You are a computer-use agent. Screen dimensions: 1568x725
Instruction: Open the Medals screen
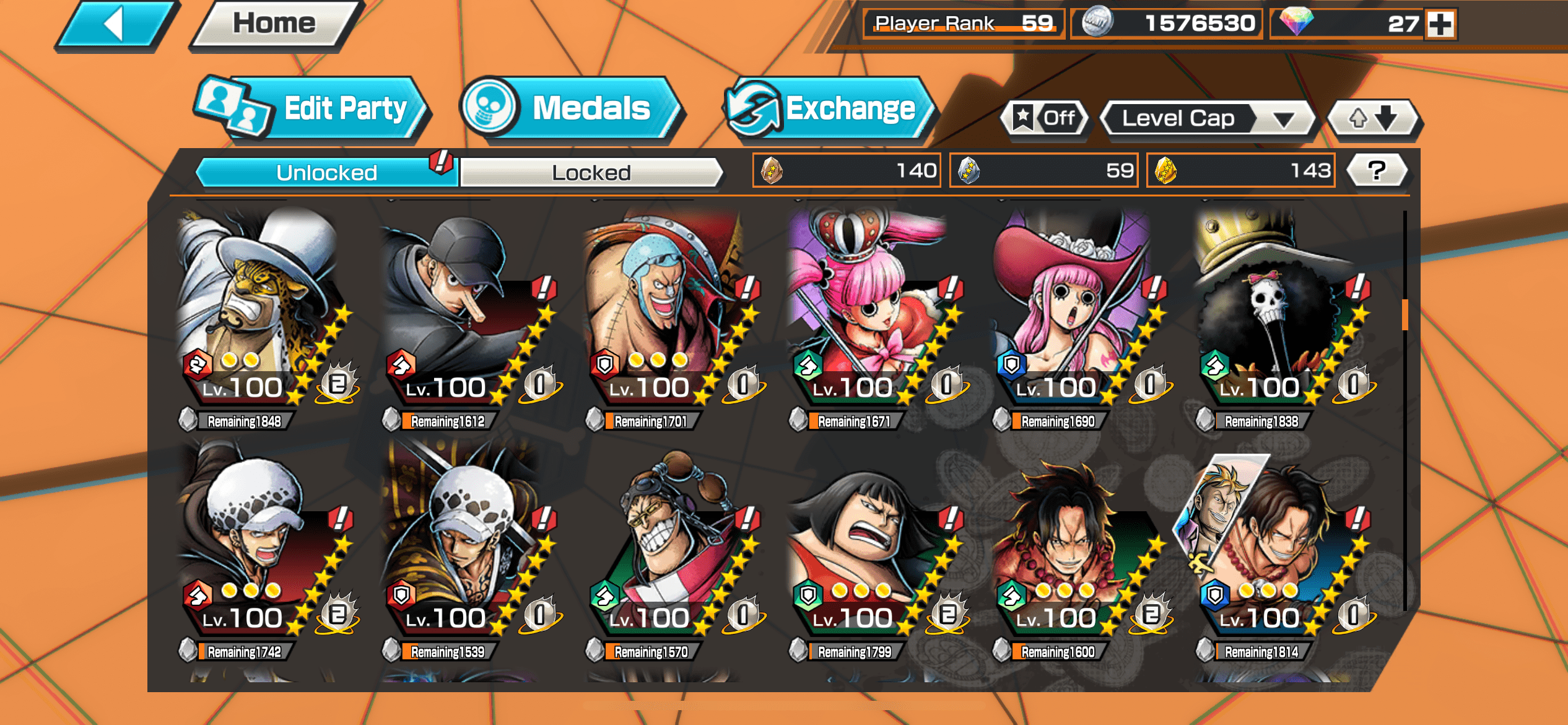(572, 109)
